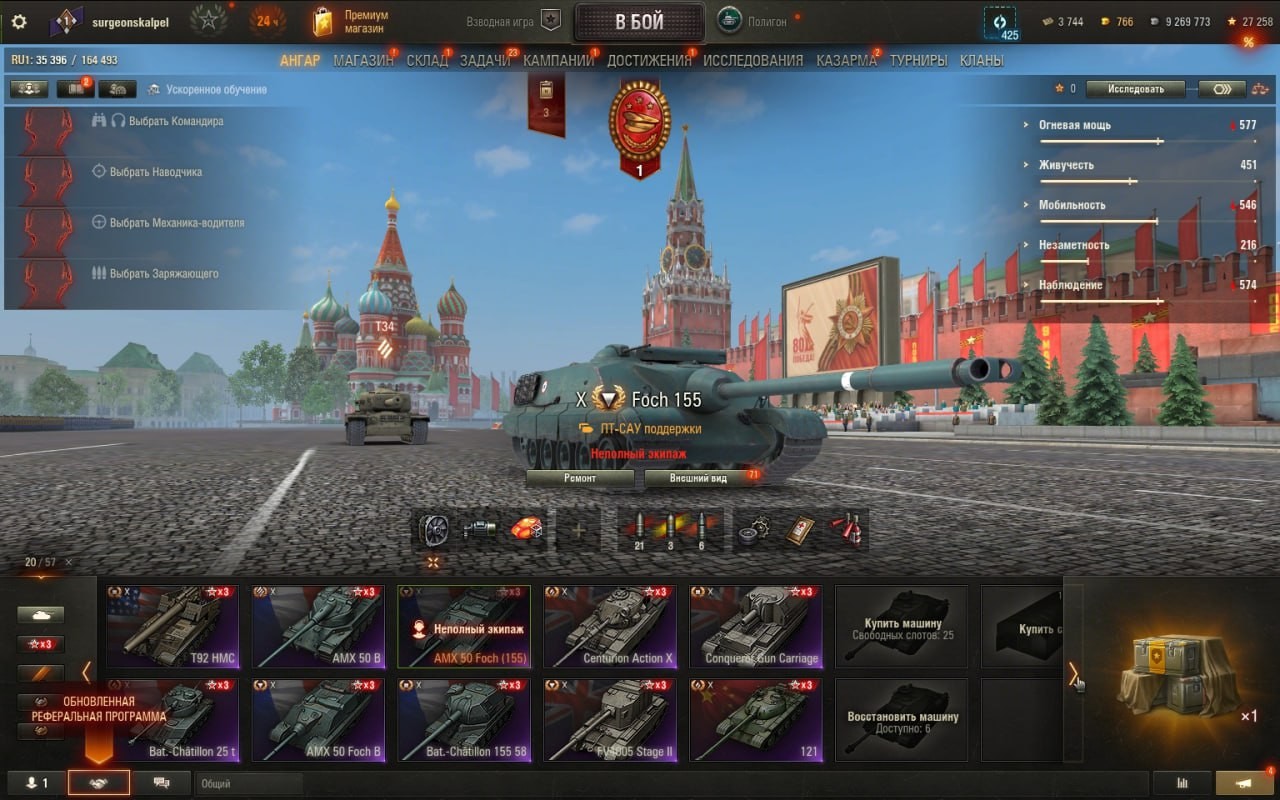Open Премиум магазин
This screenshot has width=1280, height=800.
pos(351,22)
